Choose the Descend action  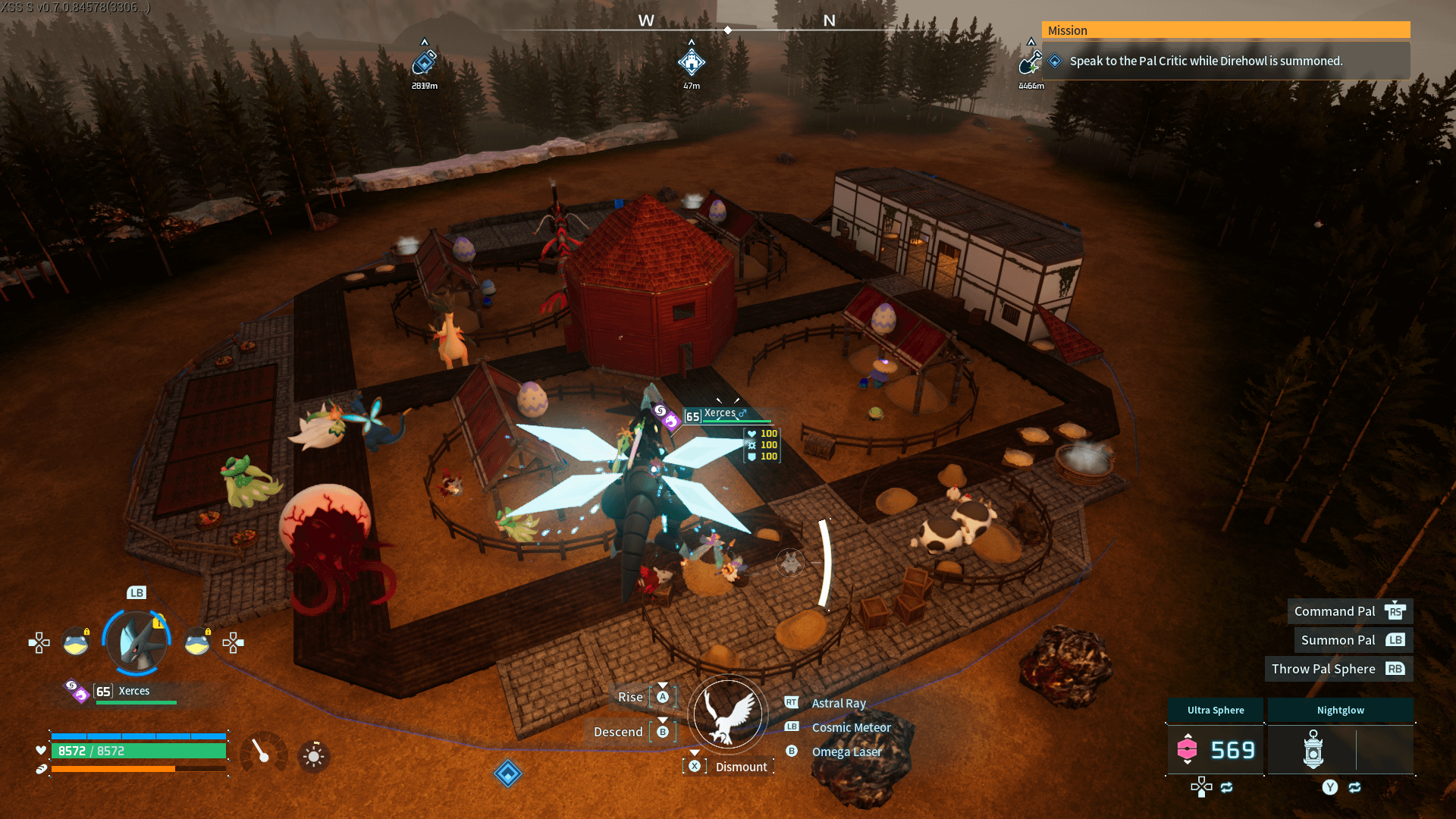(619, 732)
